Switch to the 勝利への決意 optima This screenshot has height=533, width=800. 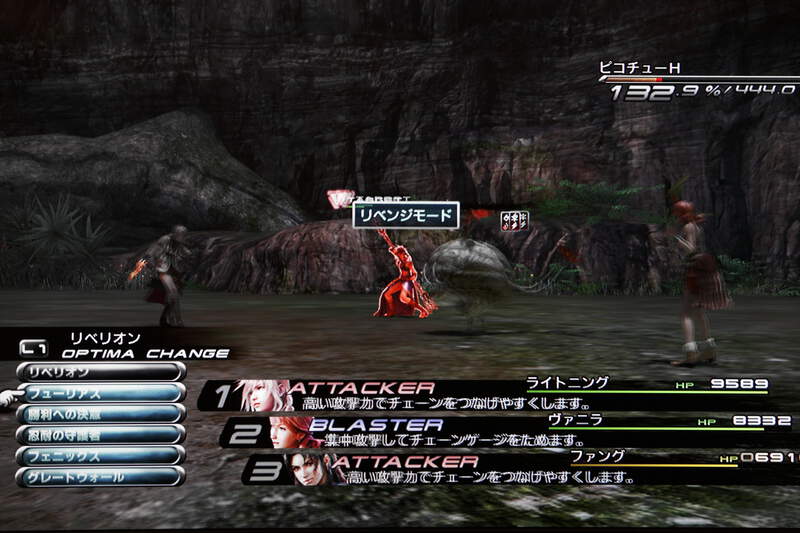pos(98,413)
